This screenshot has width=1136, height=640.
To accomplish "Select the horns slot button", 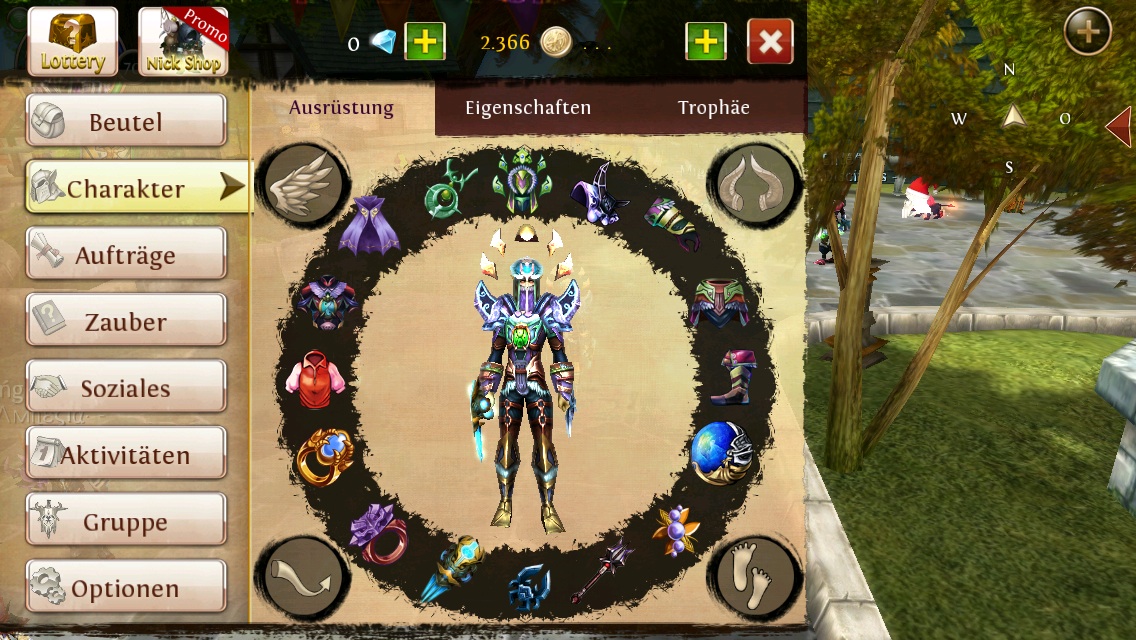I will (x=755, y=183).
